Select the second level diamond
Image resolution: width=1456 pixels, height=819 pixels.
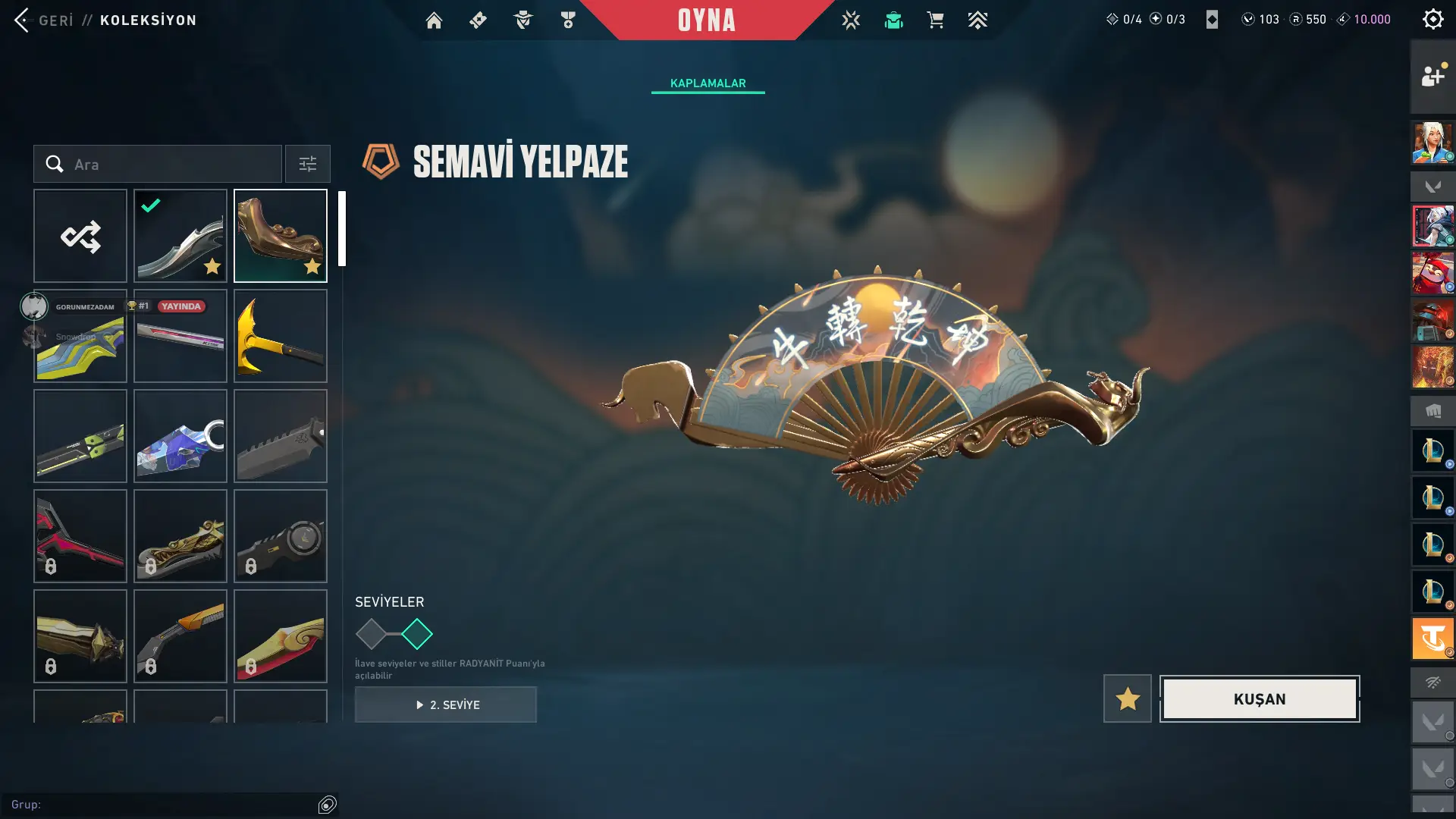tap(417, 634)
